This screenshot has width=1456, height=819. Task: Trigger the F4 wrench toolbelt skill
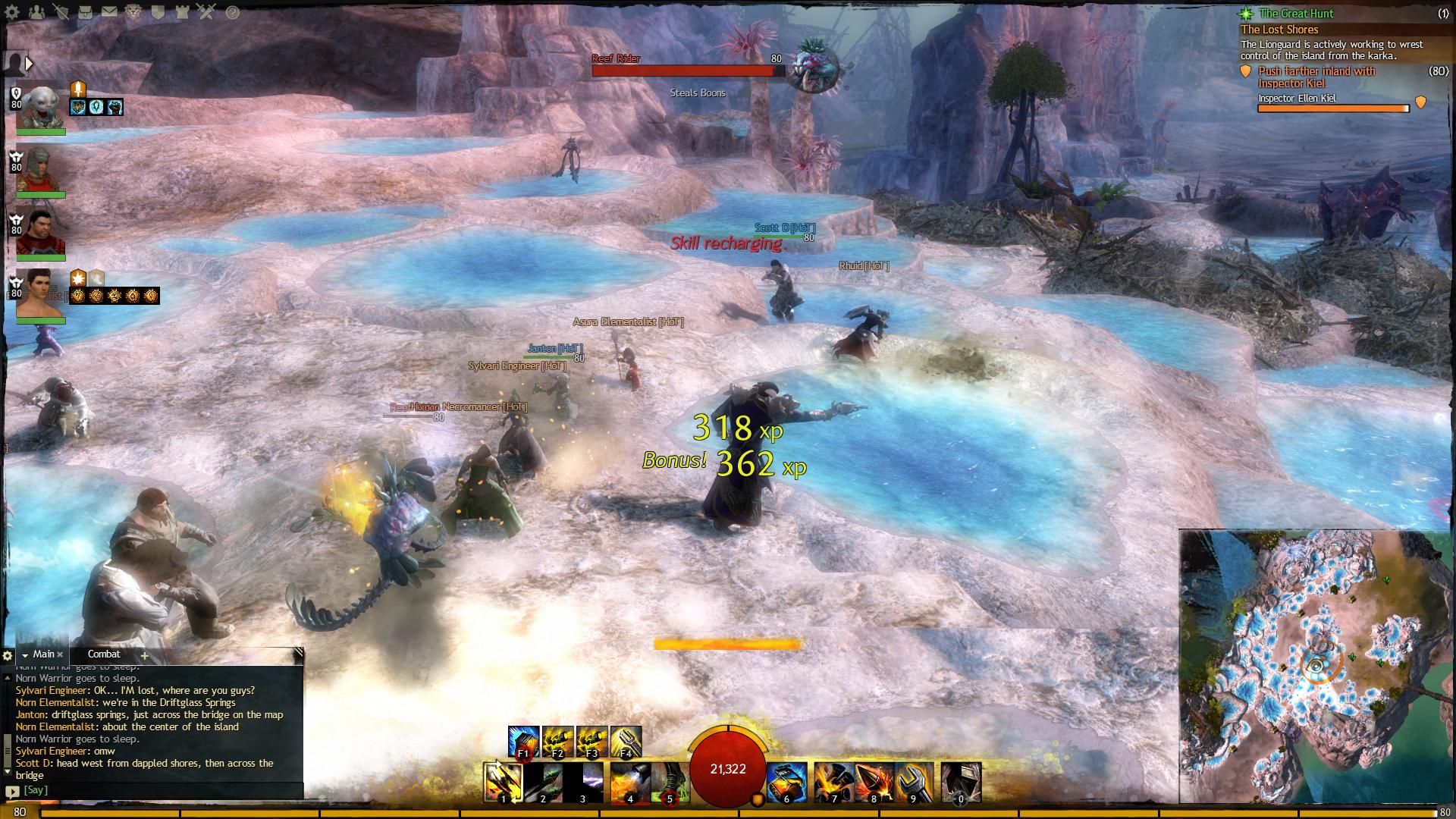(626, 742)
